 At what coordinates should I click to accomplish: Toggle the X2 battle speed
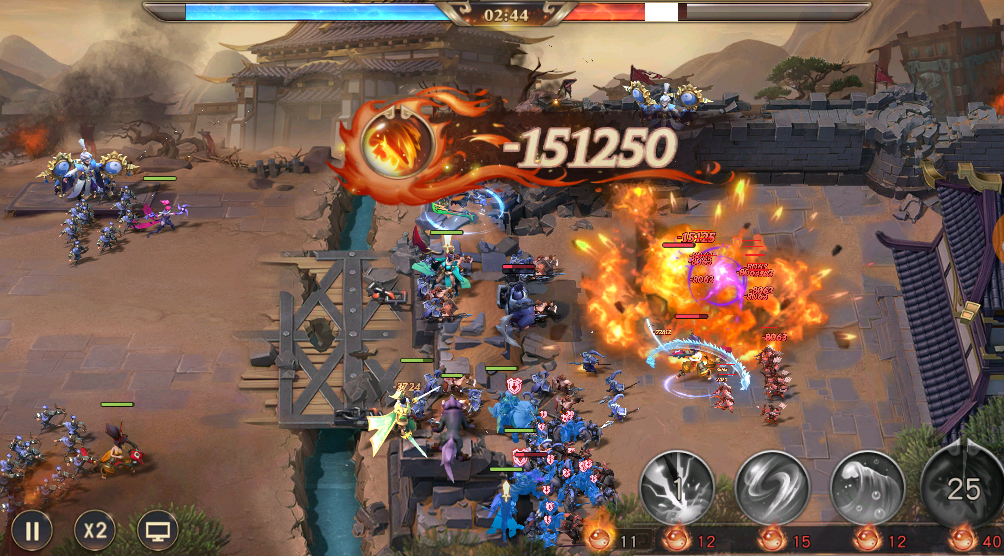94,531
